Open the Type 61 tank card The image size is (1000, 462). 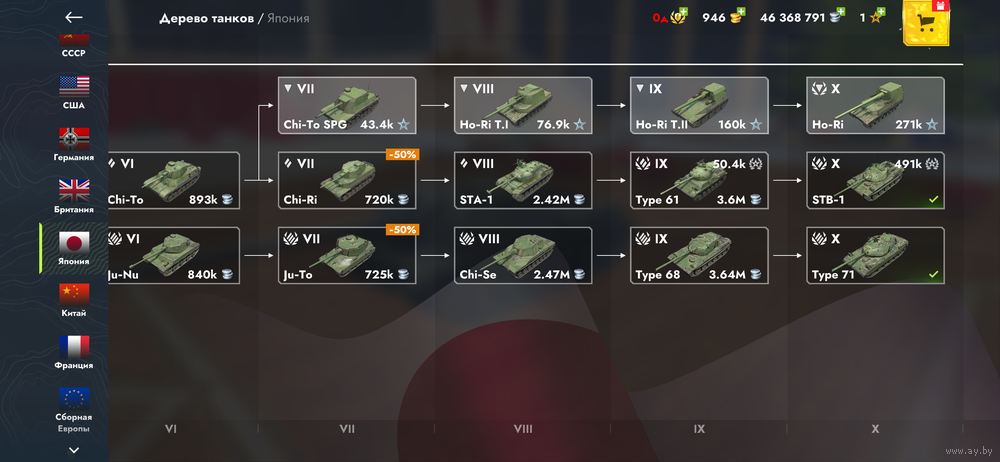click(x=699, y=181)
